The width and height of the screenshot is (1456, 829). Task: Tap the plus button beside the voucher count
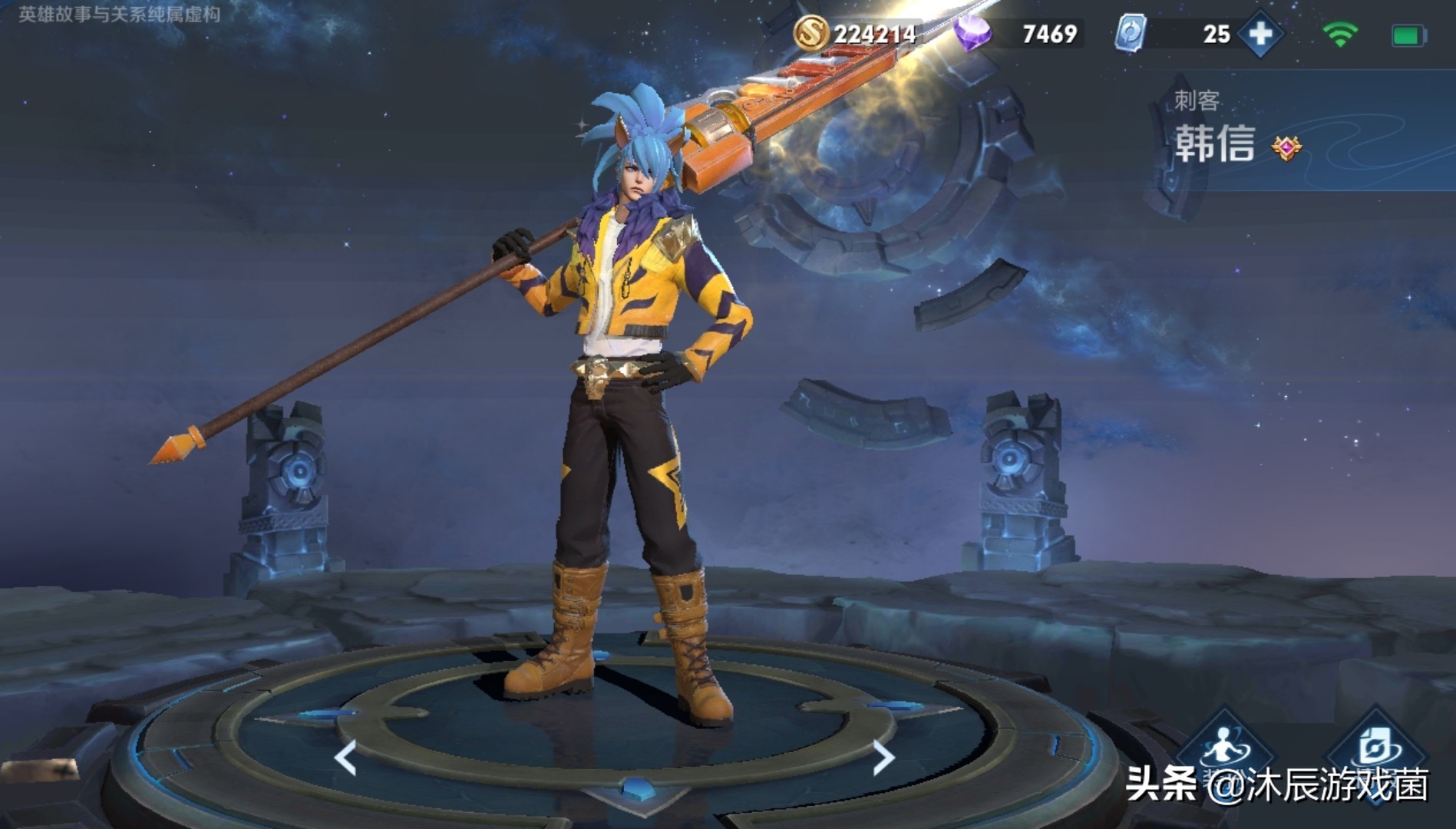[1260, 34]
